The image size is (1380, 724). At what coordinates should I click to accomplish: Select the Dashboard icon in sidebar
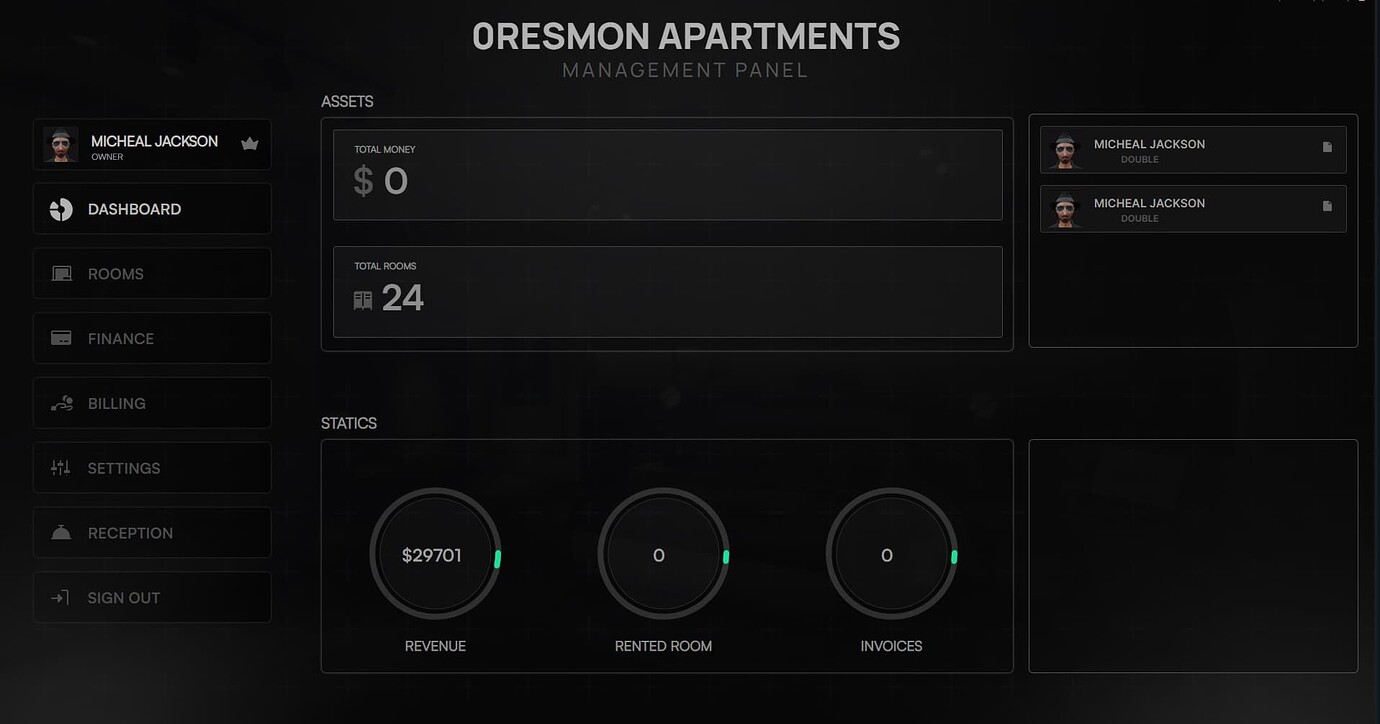click(x=61, y=208)
